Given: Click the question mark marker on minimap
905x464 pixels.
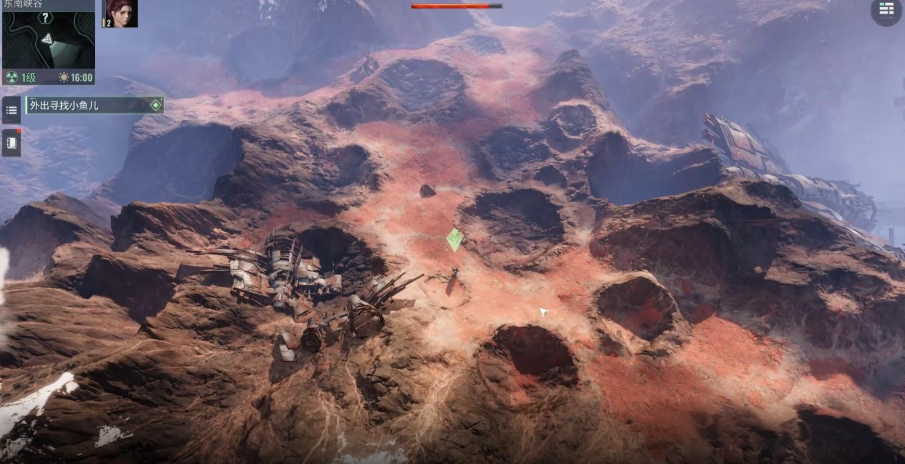Looking at the screenshot, I should click(44, 17).
